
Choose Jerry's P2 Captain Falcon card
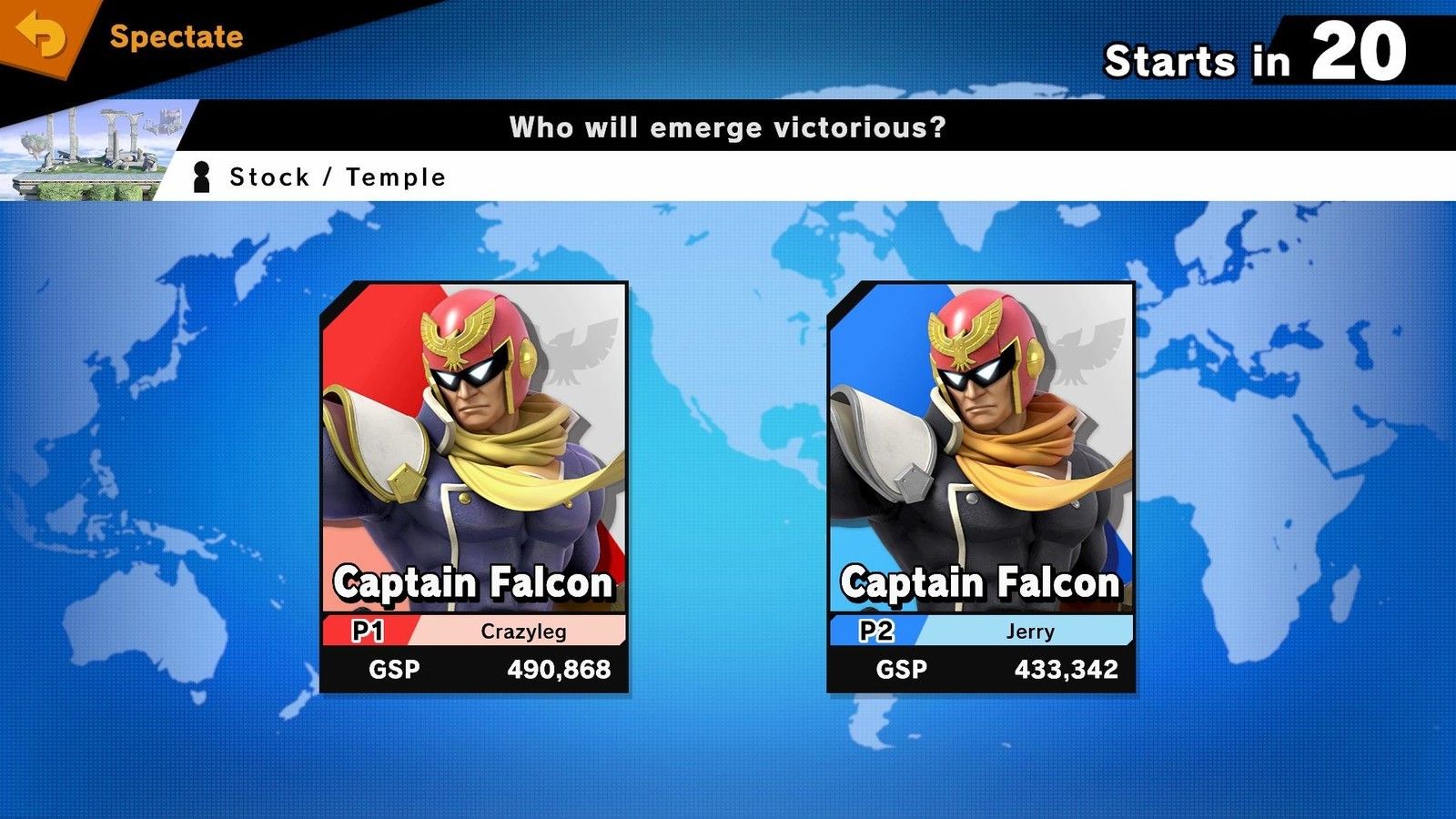pos(981,487)
